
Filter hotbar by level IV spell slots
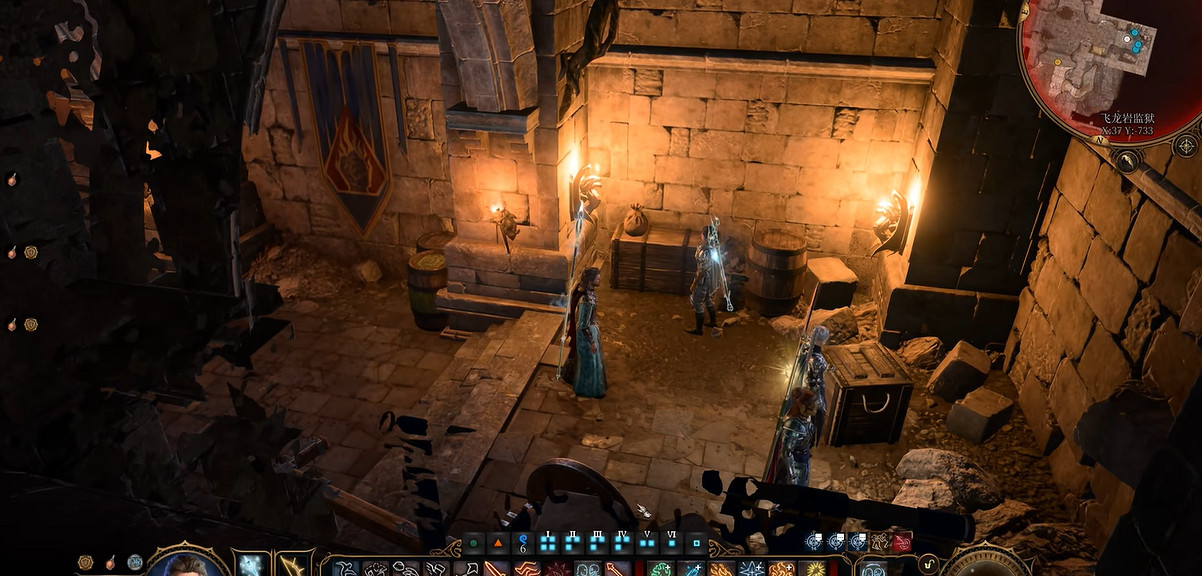tap(623, 543)
